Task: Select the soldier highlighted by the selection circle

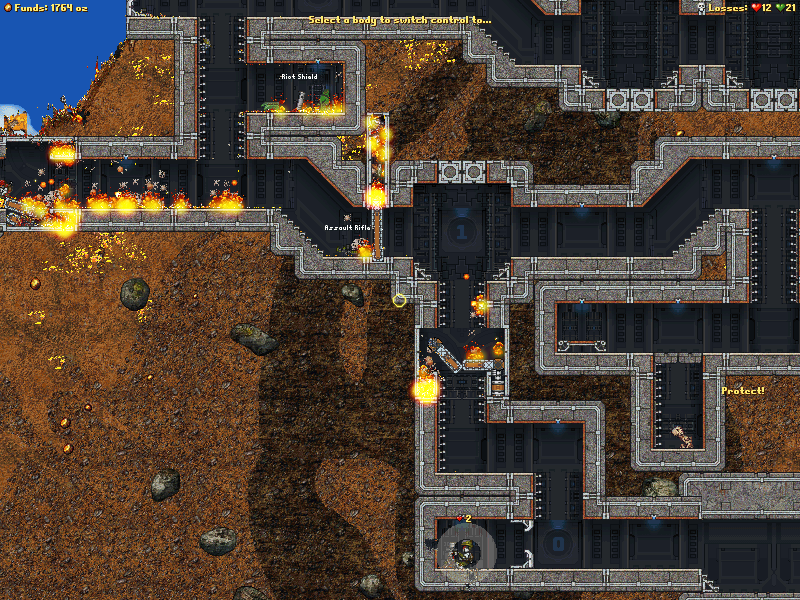Action: click(466, 551)
